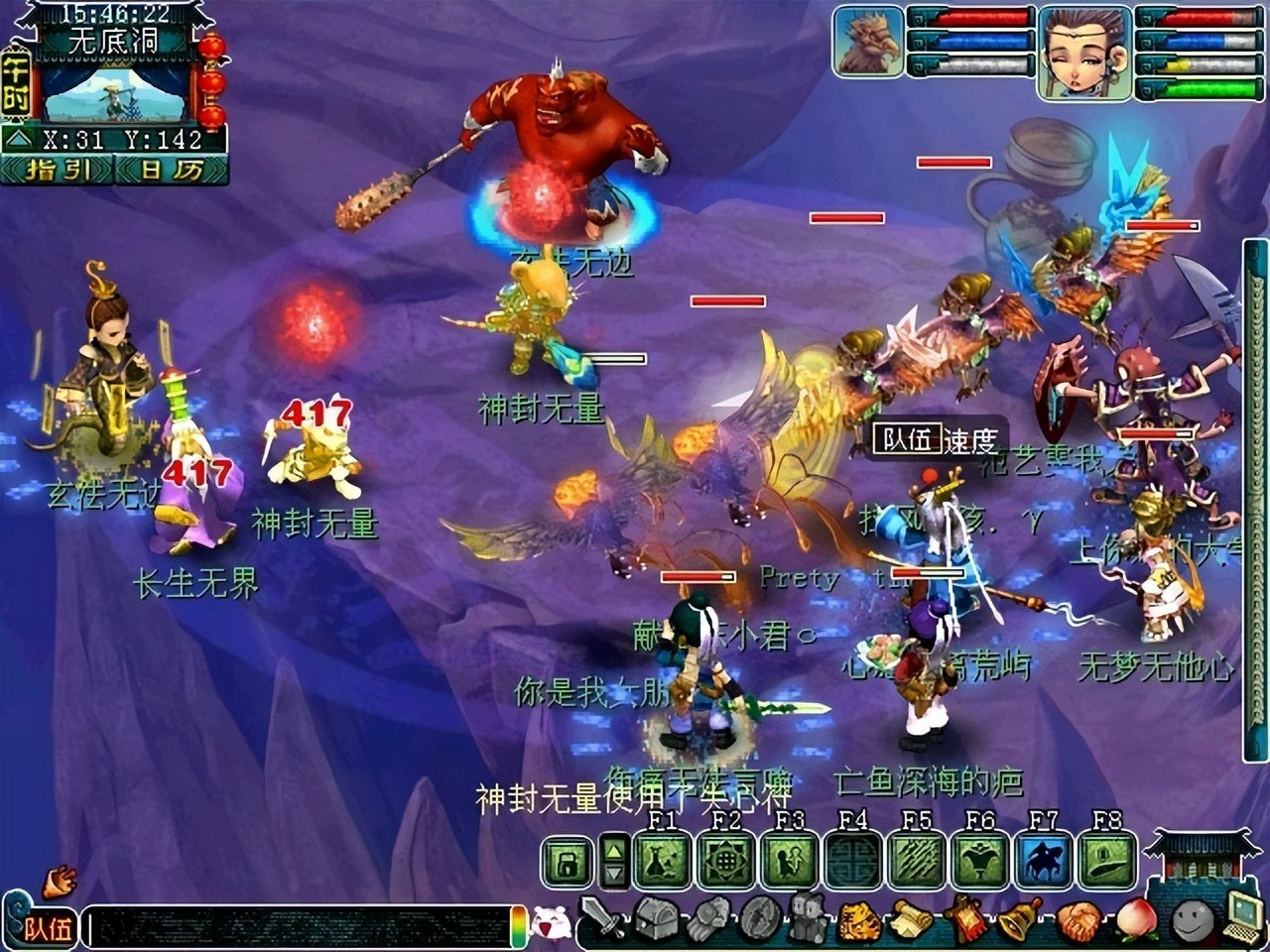
Task: Activate the F2 flower pattern skill
Action: (725, 861)
